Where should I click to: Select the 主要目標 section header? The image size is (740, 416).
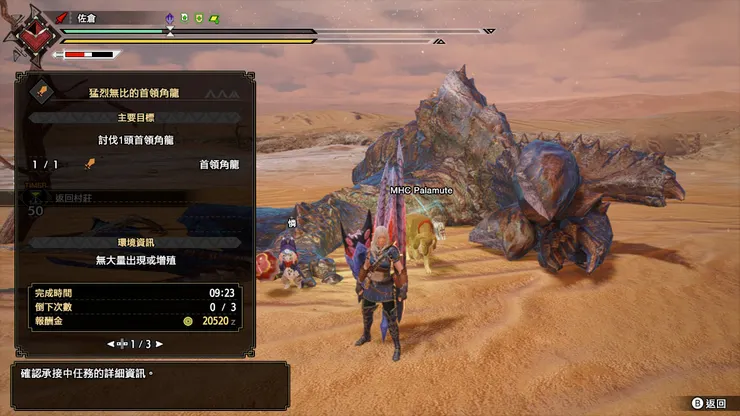tap(134, 117)
